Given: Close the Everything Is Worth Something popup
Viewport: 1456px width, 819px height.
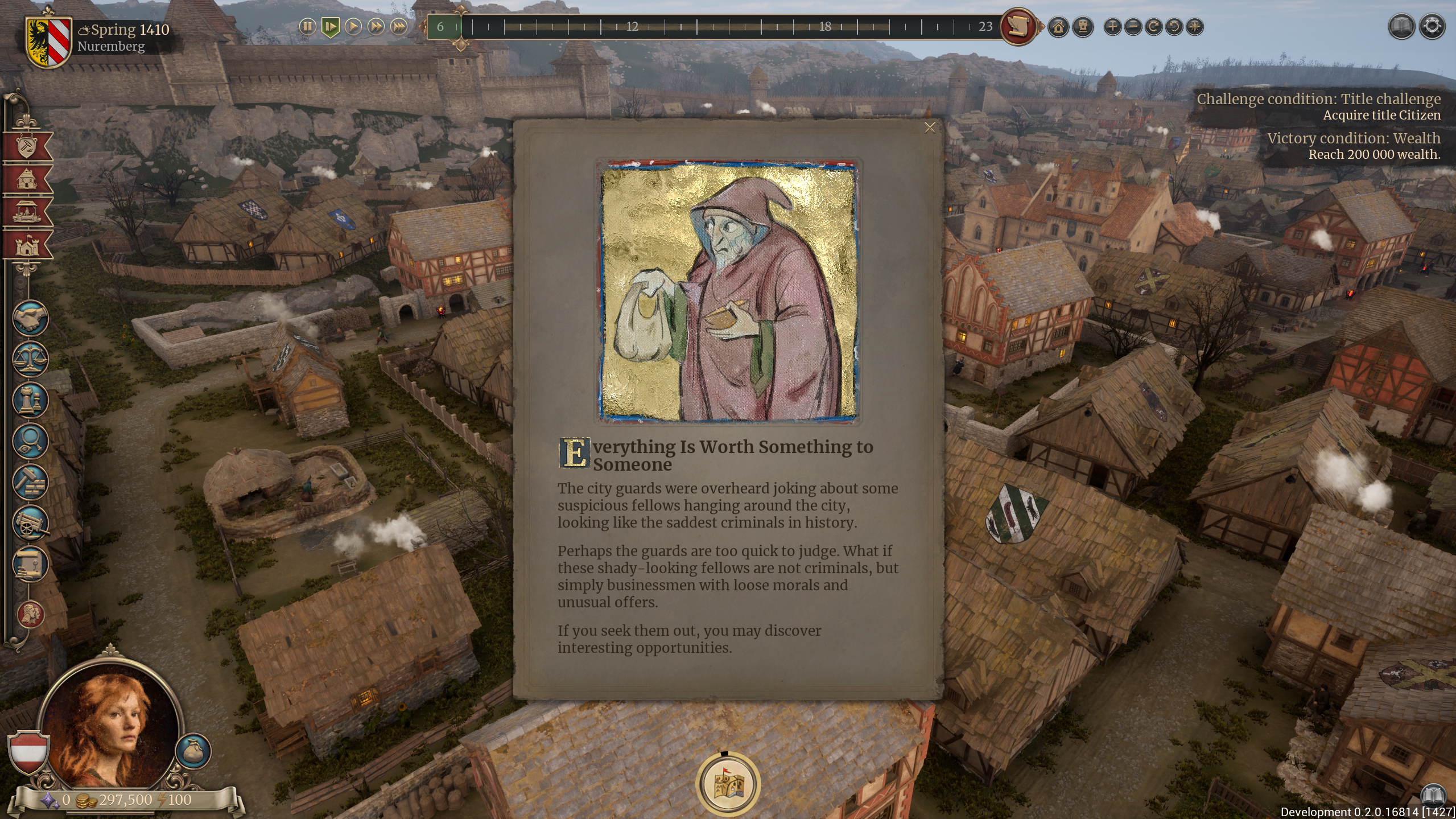Looking at the screenshot, I should click(931, 127).
